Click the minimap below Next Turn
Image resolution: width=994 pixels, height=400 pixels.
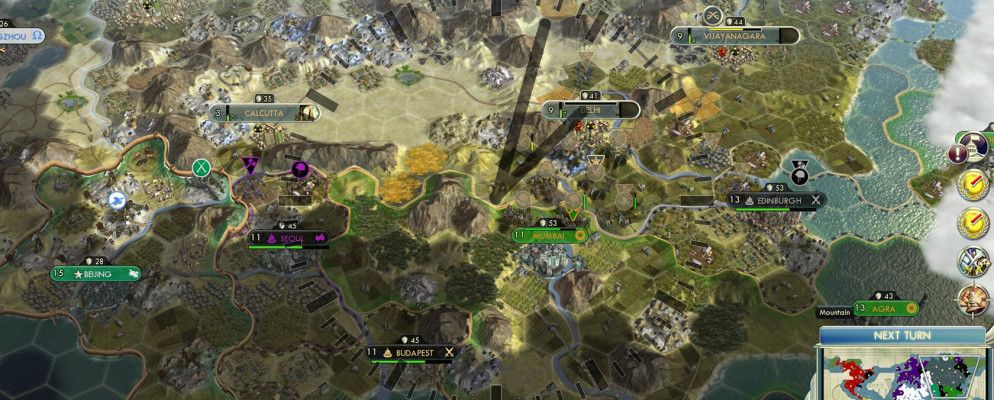coord(900,375)
